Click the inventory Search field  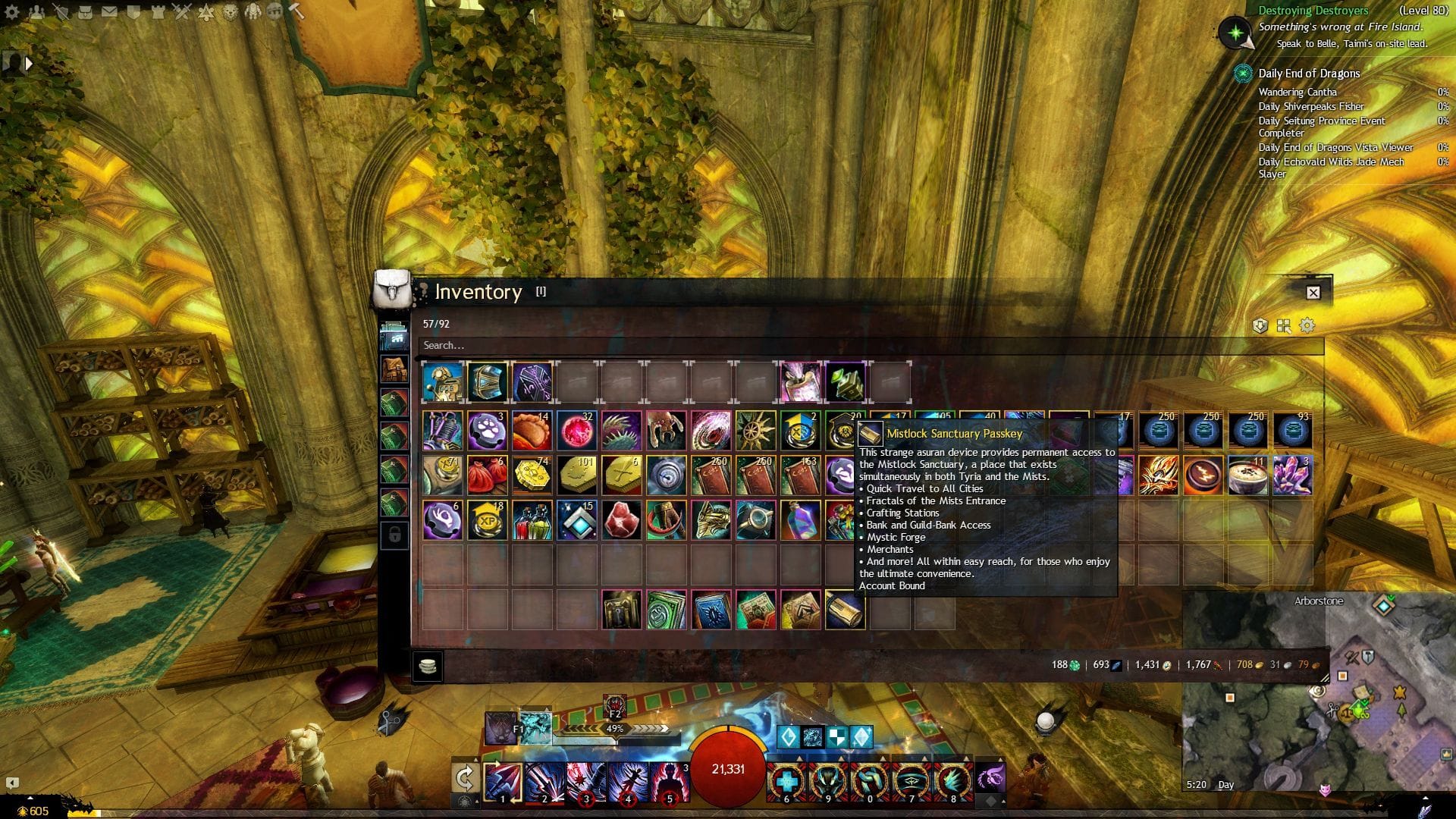682,345
